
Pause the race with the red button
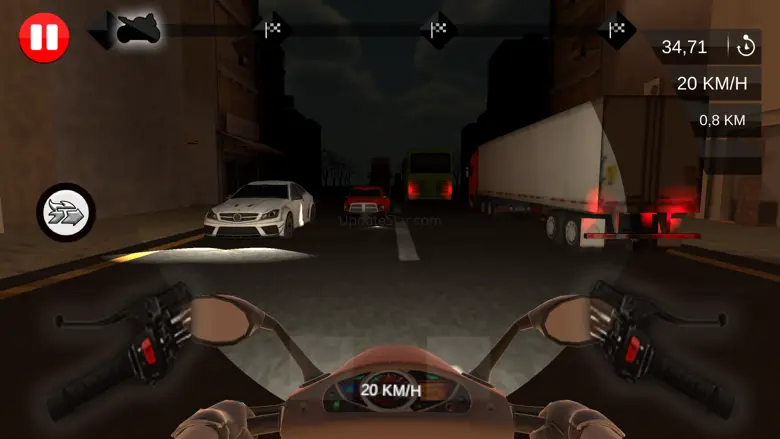pos(44,38)
